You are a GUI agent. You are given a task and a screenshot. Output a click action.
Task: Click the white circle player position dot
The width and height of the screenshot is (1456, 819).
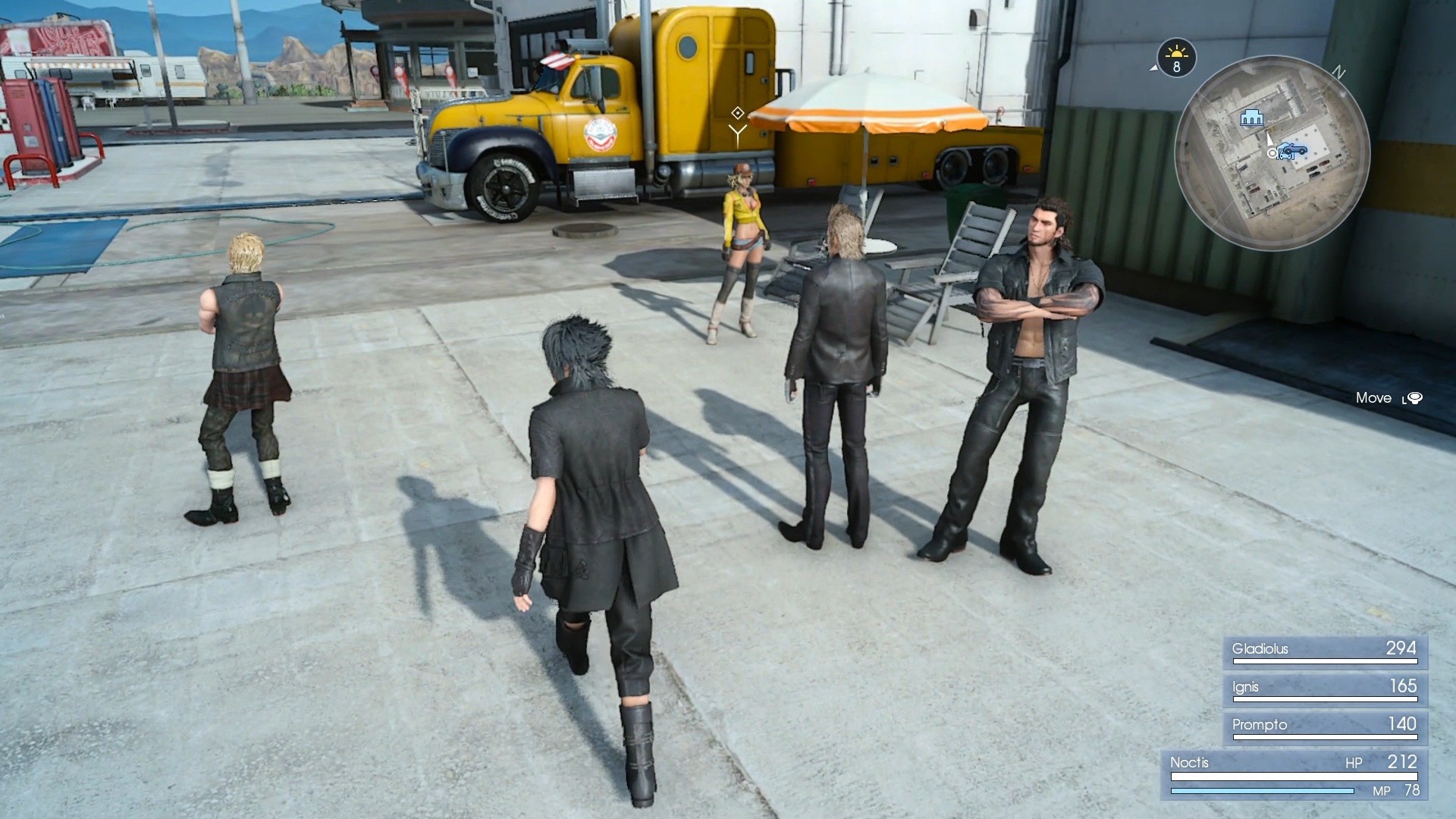pyautogui.click(x=1272, y=152)
